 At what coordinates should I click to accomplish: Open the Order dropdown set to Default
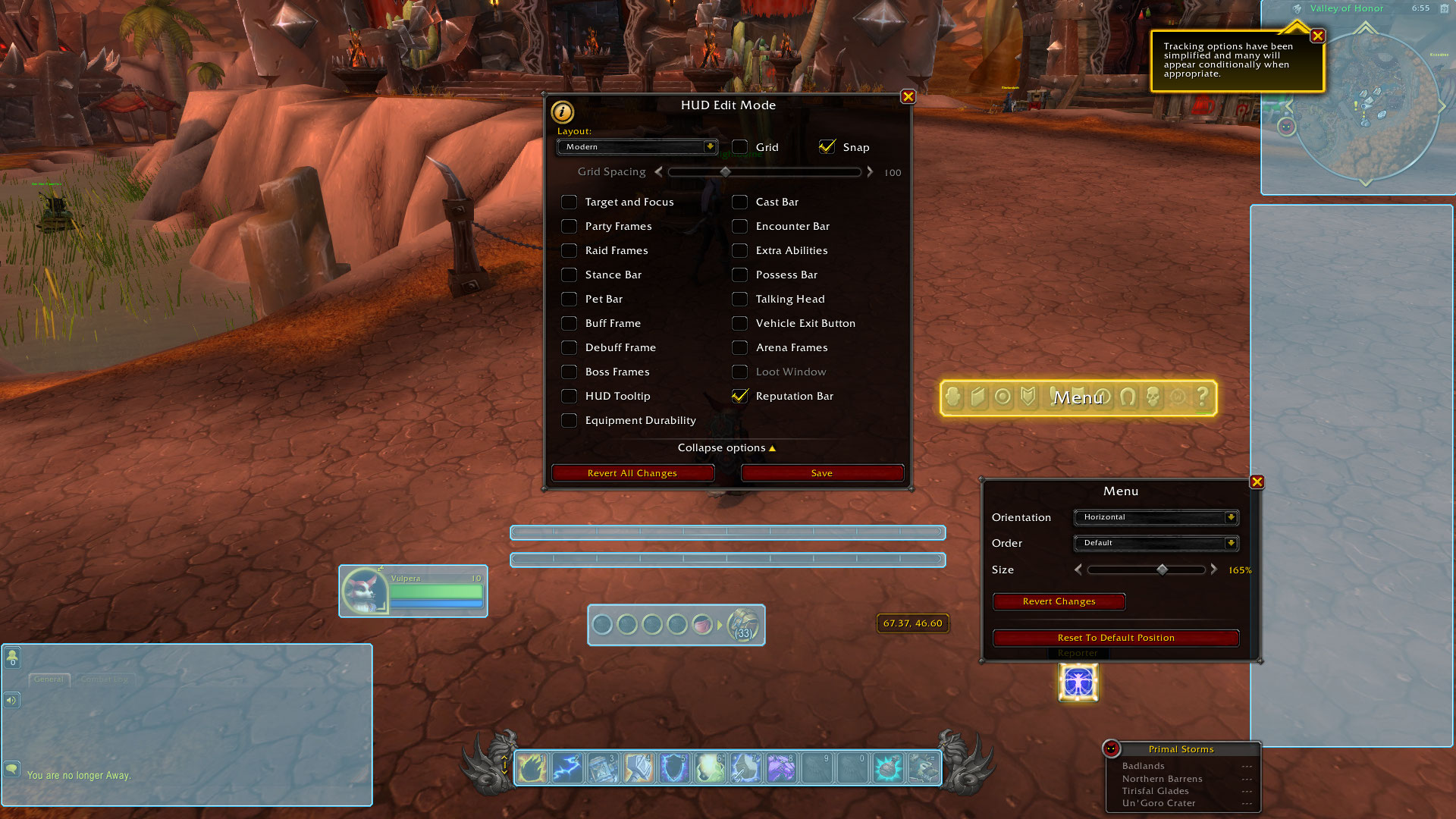[x=1156, y=543]
